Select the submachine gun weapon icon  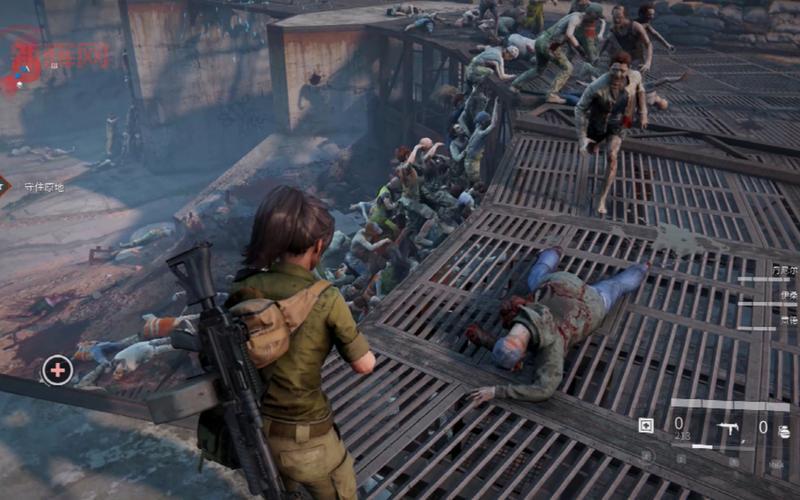729,428
